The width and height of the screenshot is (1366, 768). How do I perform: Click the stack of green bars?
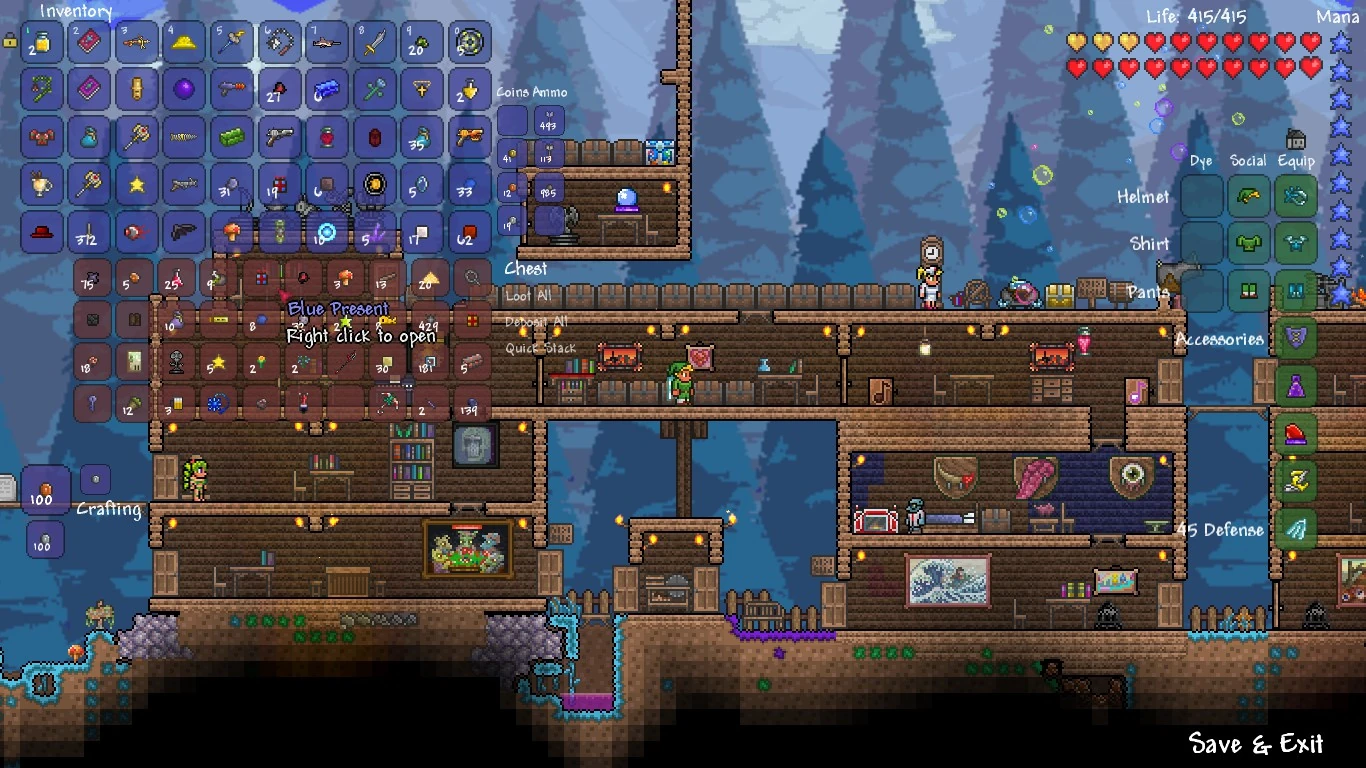231,137
